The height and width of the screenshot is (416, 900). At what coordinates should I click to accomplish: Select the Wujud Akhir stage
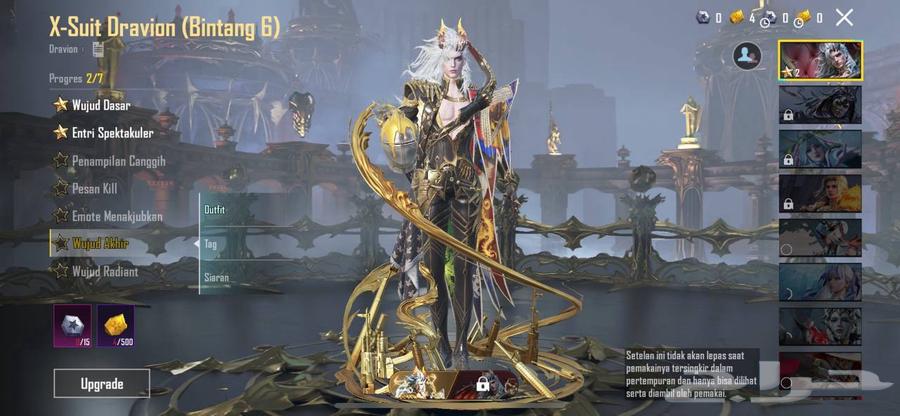[x=99, y=243]
